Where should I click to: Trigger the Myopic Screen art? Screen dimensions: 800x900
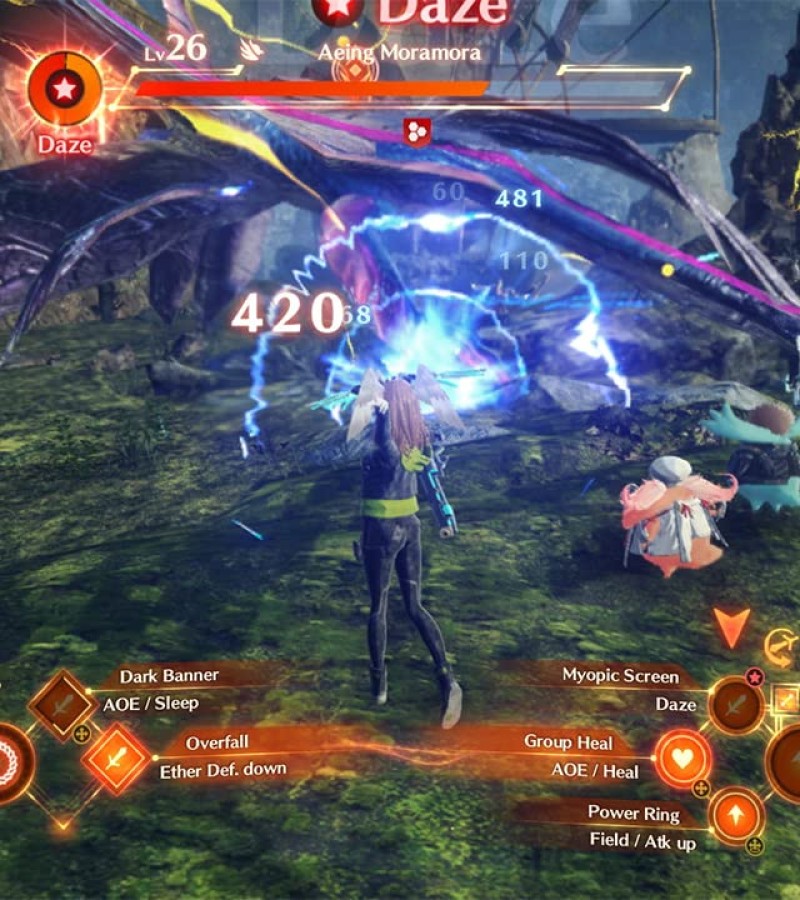click(x=736, y=704)
